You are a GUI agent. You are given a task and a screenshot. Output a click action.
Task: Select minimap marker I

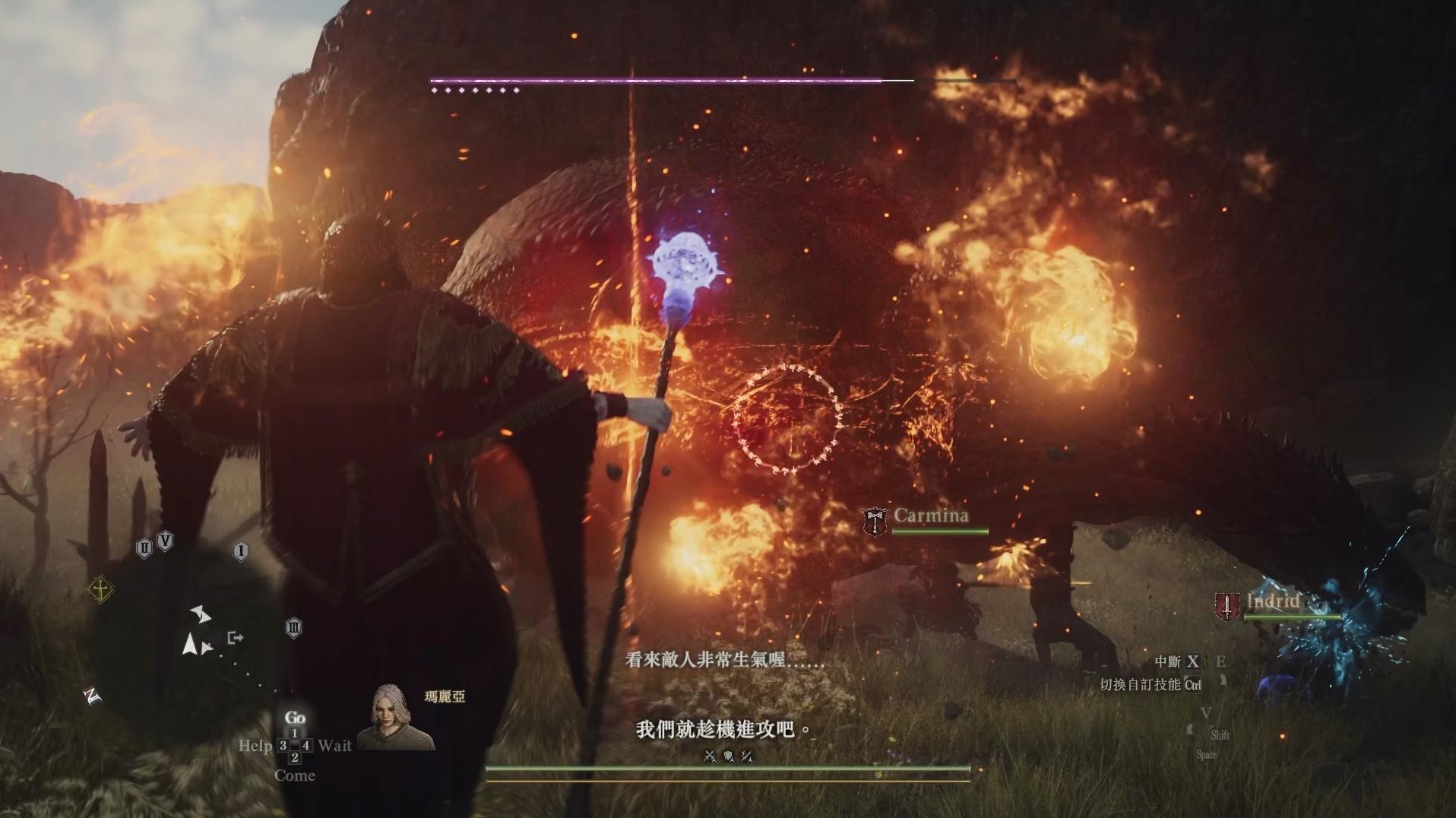pyautogui.click(x=241, y=551)
